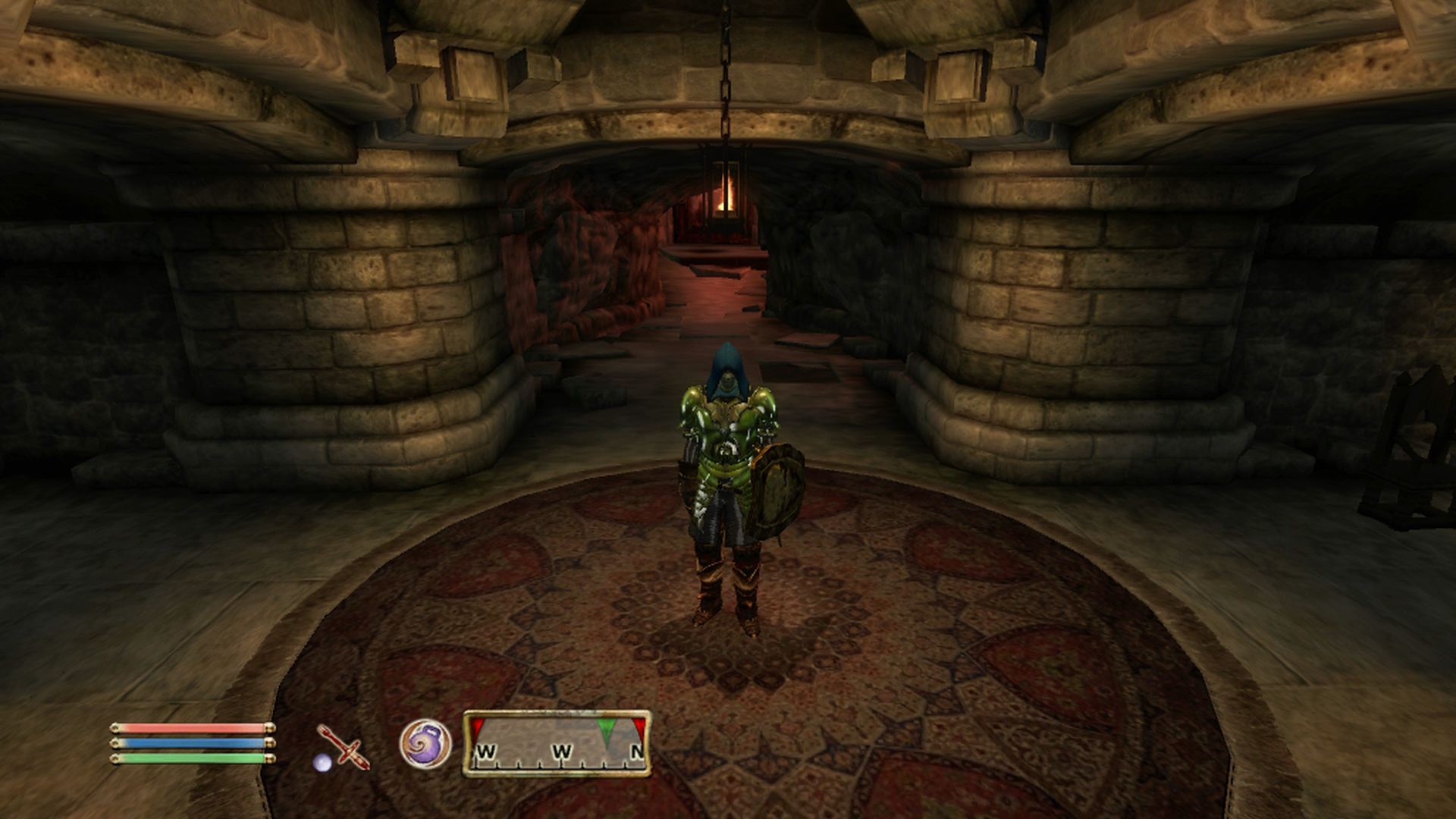Click the glowing torch down the tunnel

(725, 202)
